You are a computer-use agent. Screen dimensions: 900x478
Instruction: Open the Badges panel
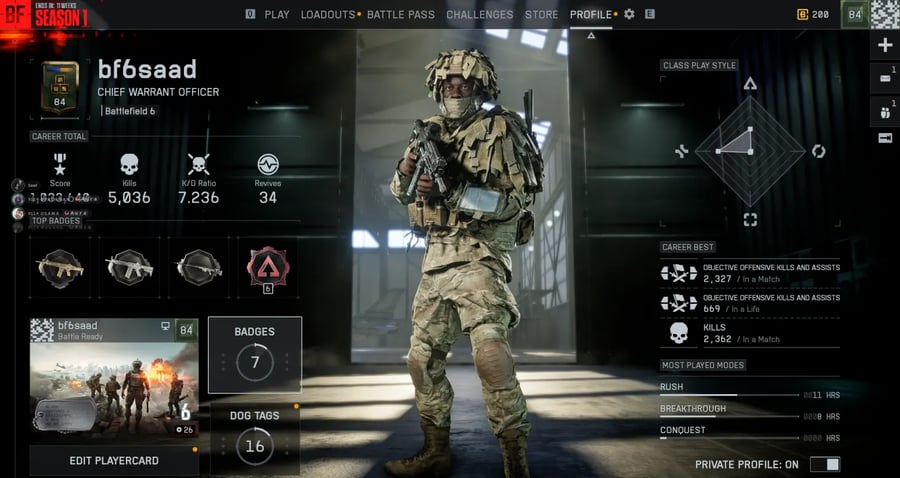click(255, 355)
